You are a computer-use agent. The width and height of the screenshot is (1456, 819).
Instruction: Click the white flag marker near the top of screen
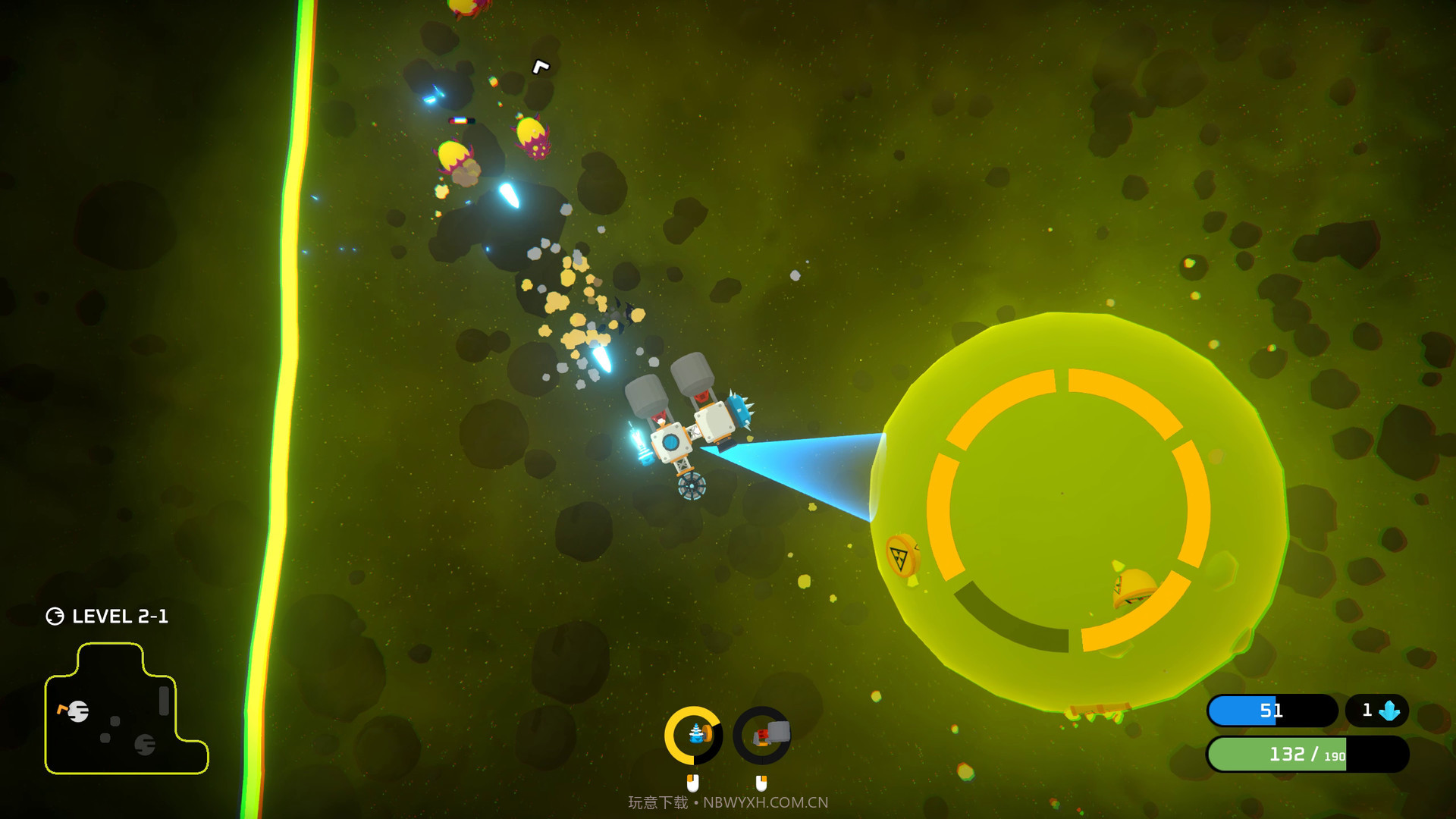tap(540, 67)
